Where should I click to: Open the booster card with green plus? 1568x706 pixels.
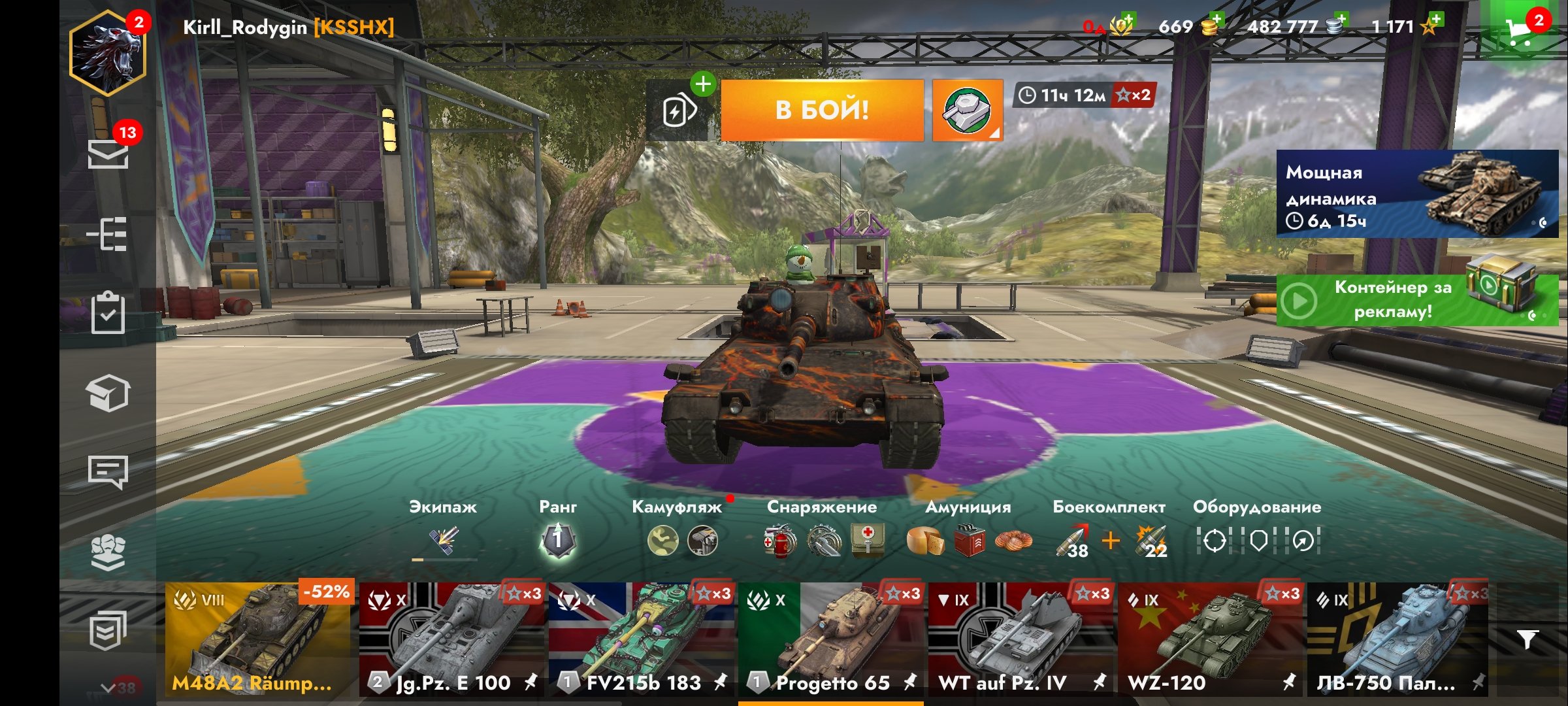coord(681,110)
